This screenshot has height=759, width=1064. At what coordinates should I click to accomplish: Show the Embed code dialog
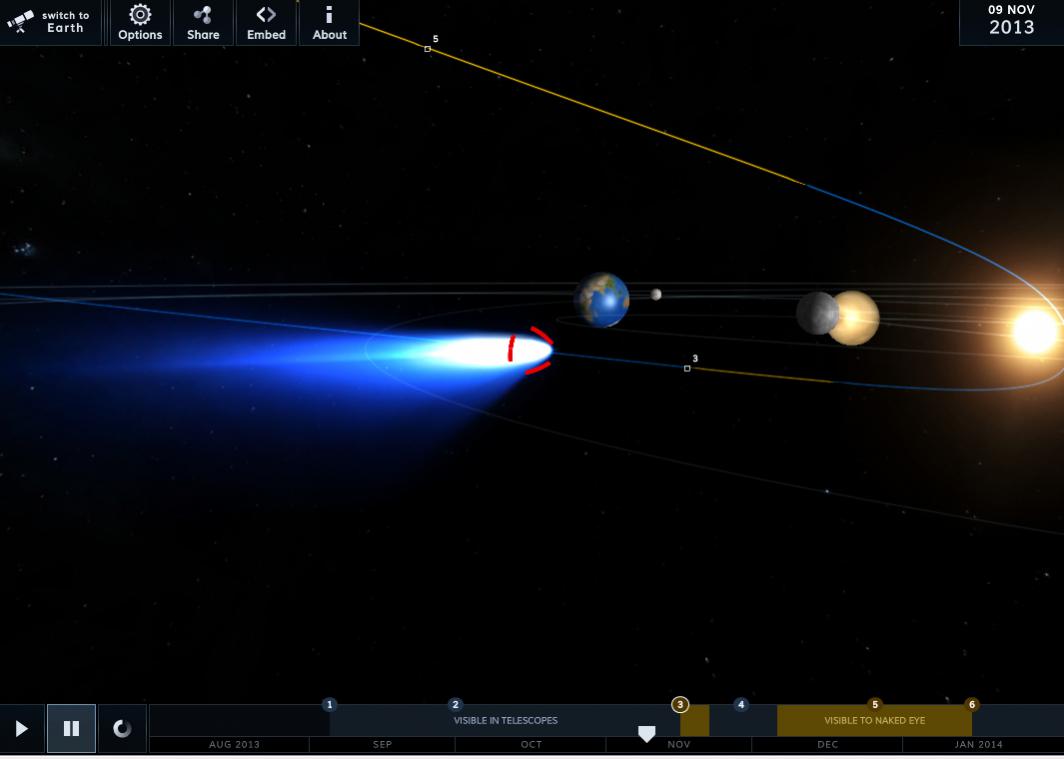click(x=266, y=22)
